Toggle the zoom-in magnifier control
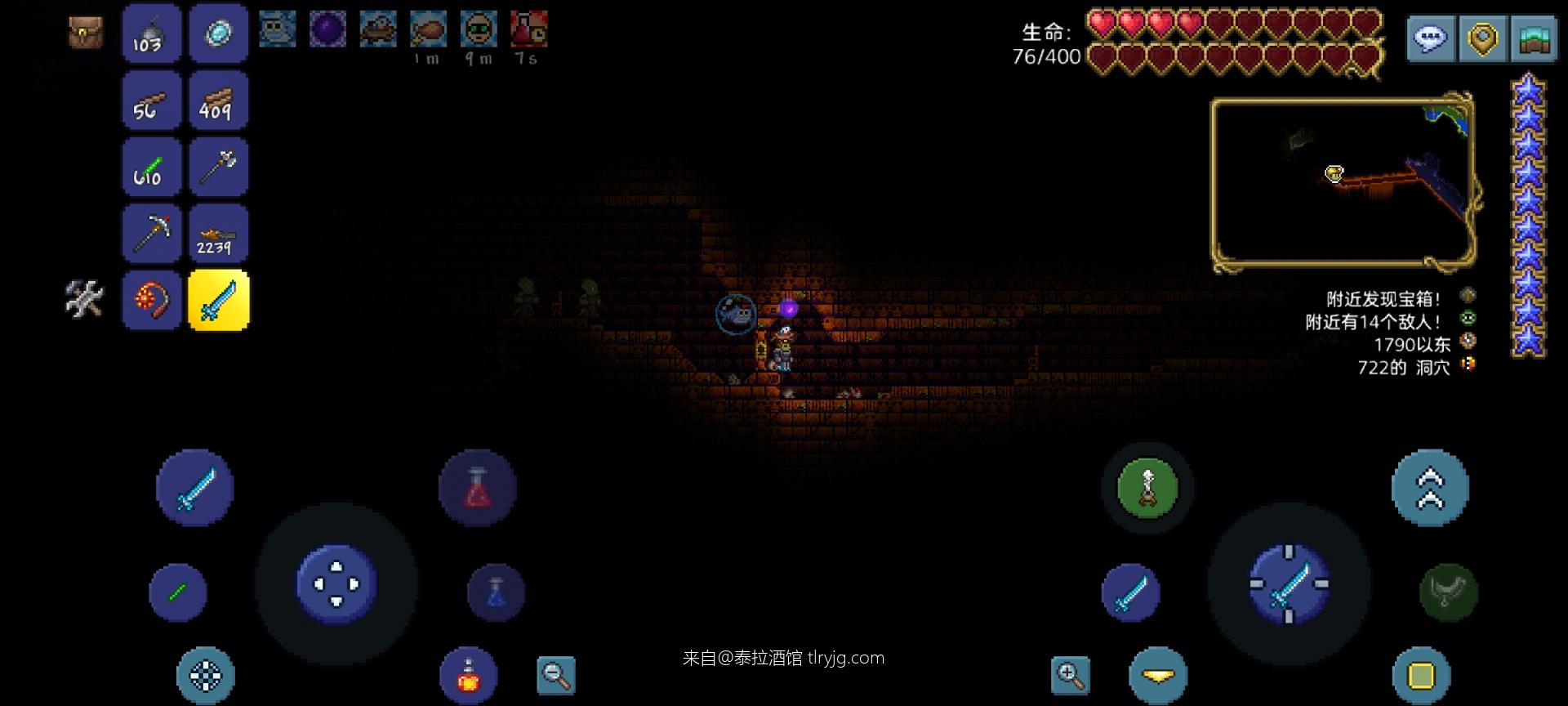The image size is (1568, 706). coord(1070,675)
